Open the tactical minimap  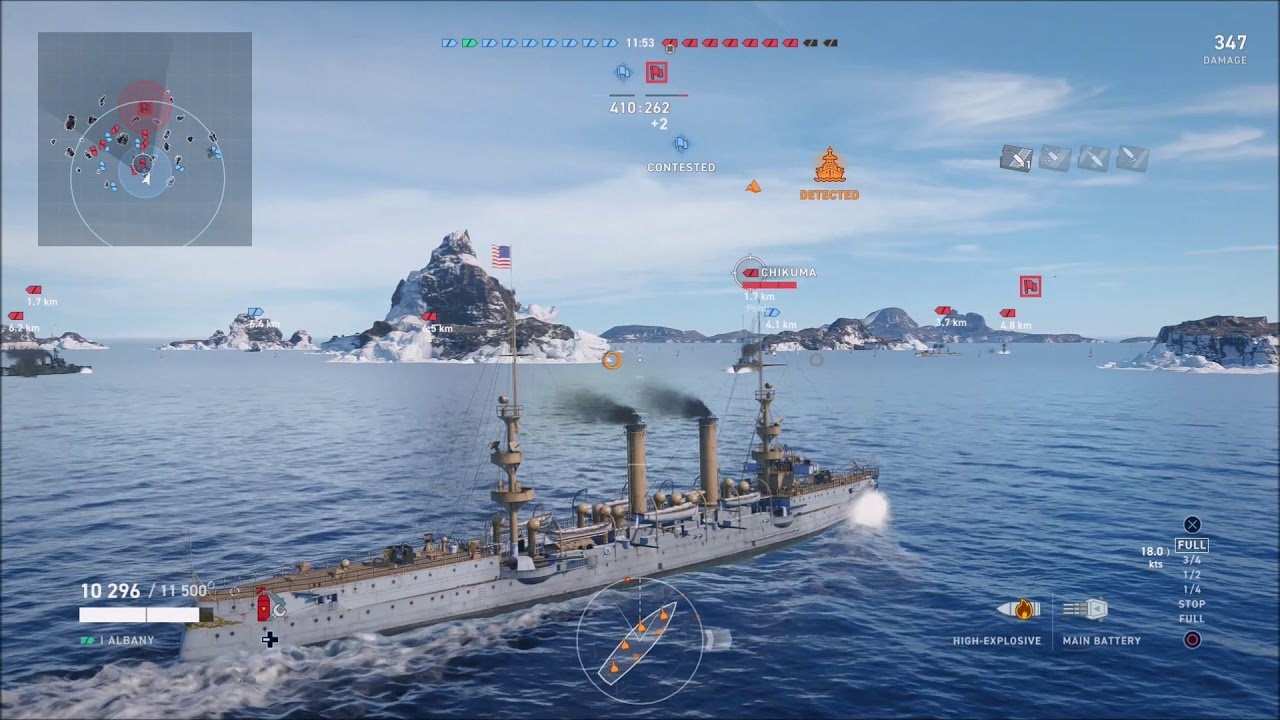pos(145,139)
